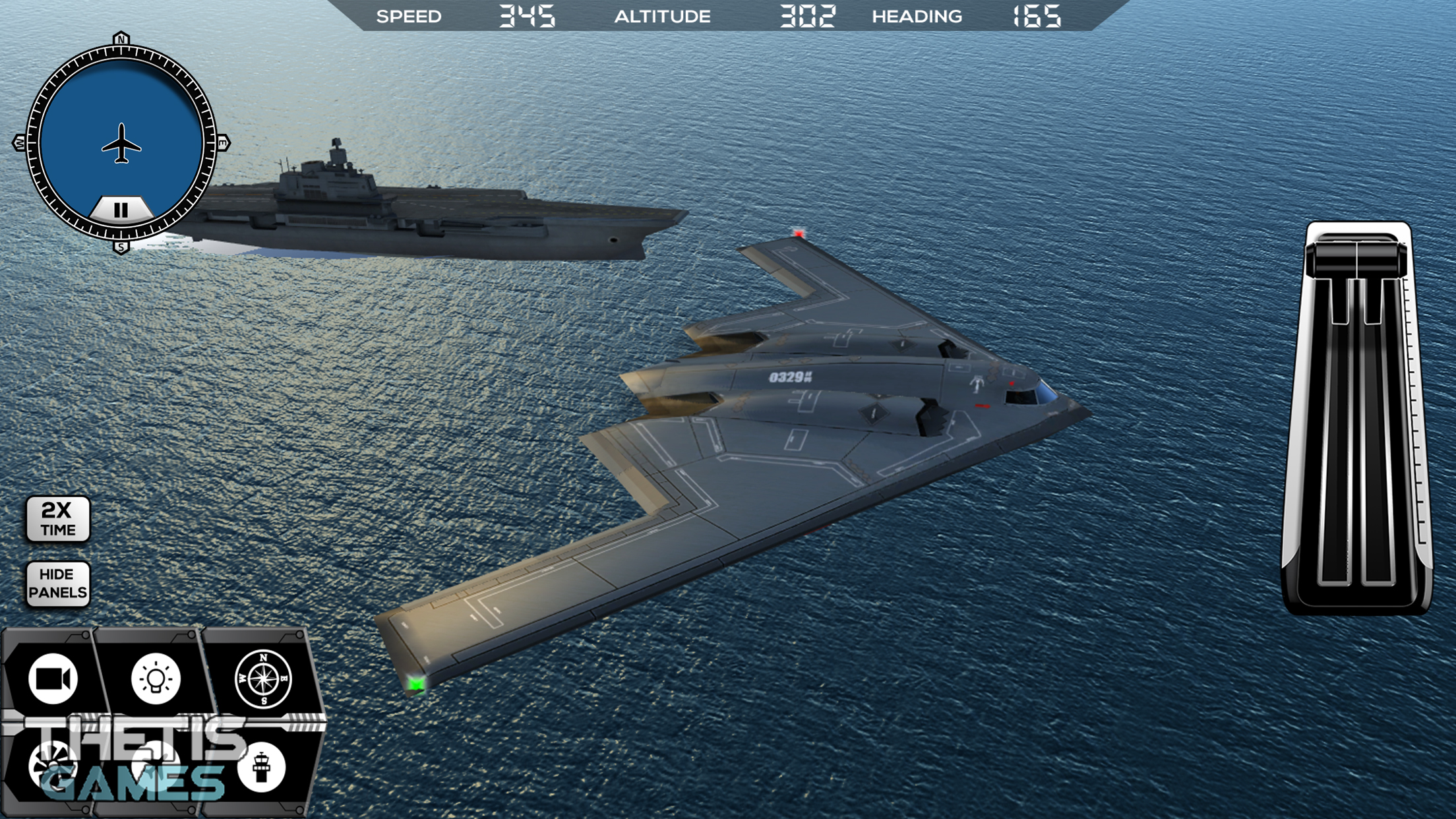
Task: Pause the flight using the pause button
Action: point(121,210)
